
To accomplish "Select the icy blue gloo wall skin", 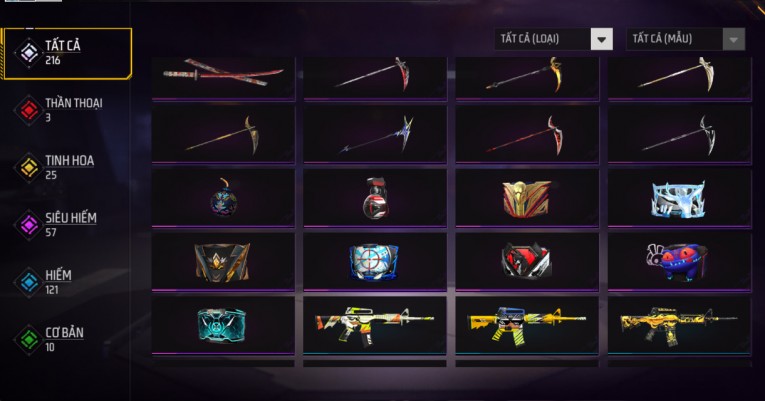I will (679, 197).
